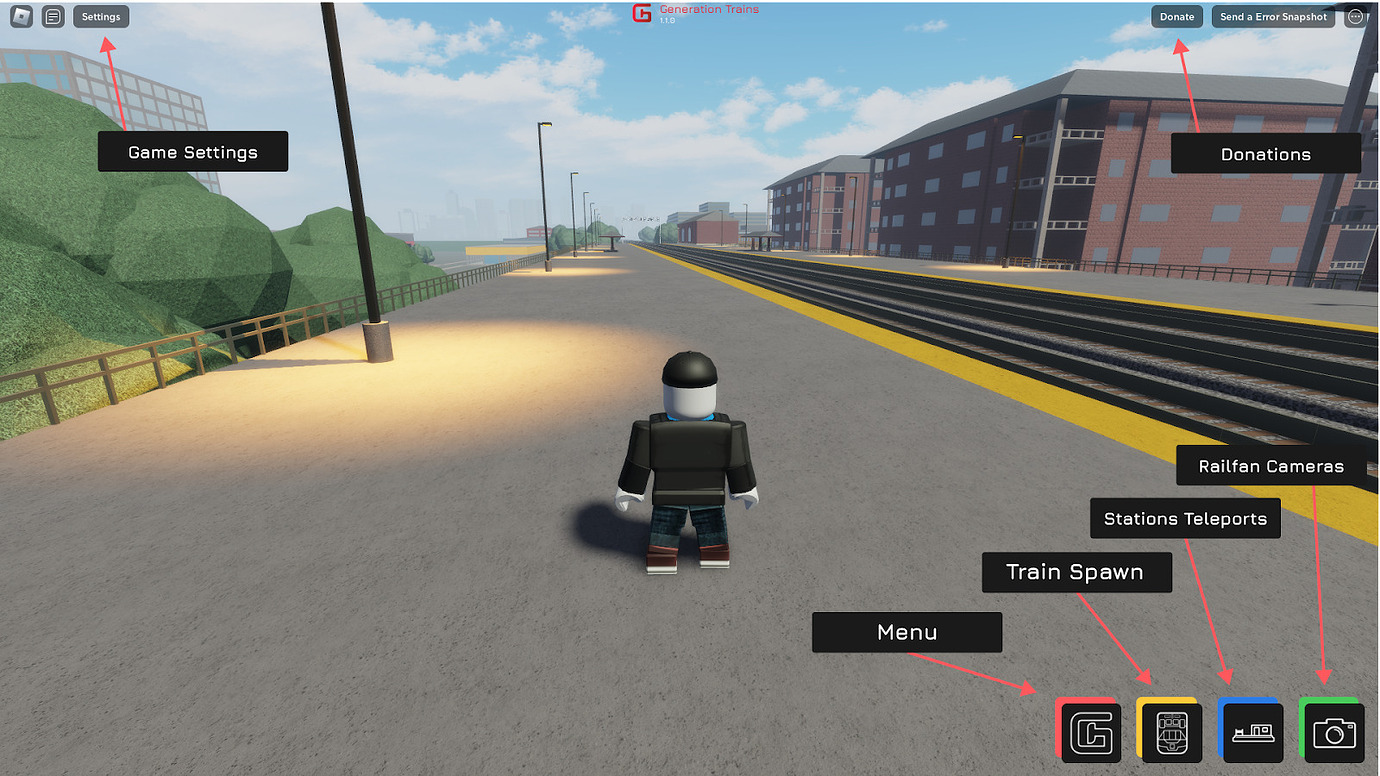
Task: Click the Stations Teleports annotation label
Action: tap(1184, 518)
